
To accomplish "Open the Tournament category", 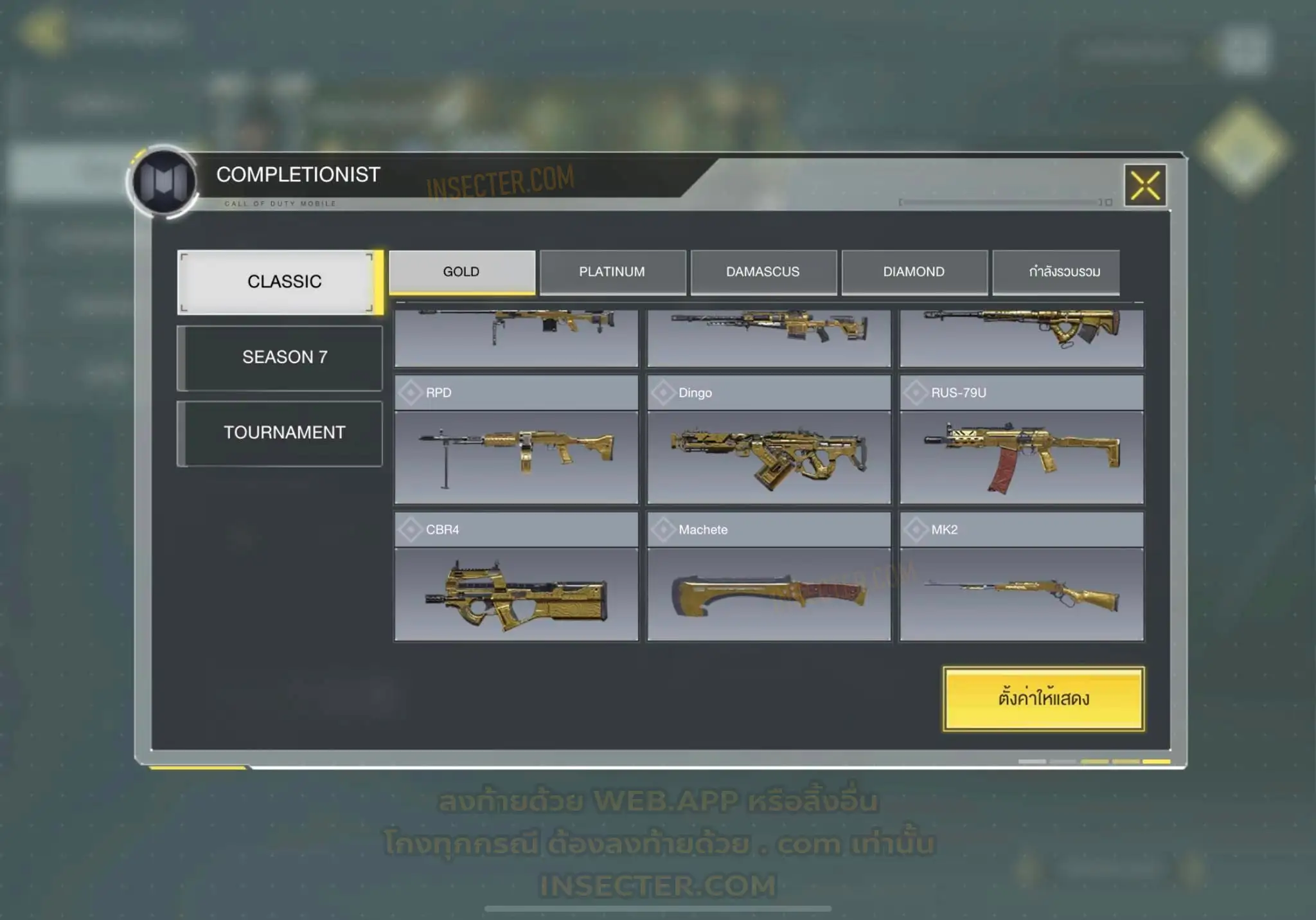I will point(280,433).
